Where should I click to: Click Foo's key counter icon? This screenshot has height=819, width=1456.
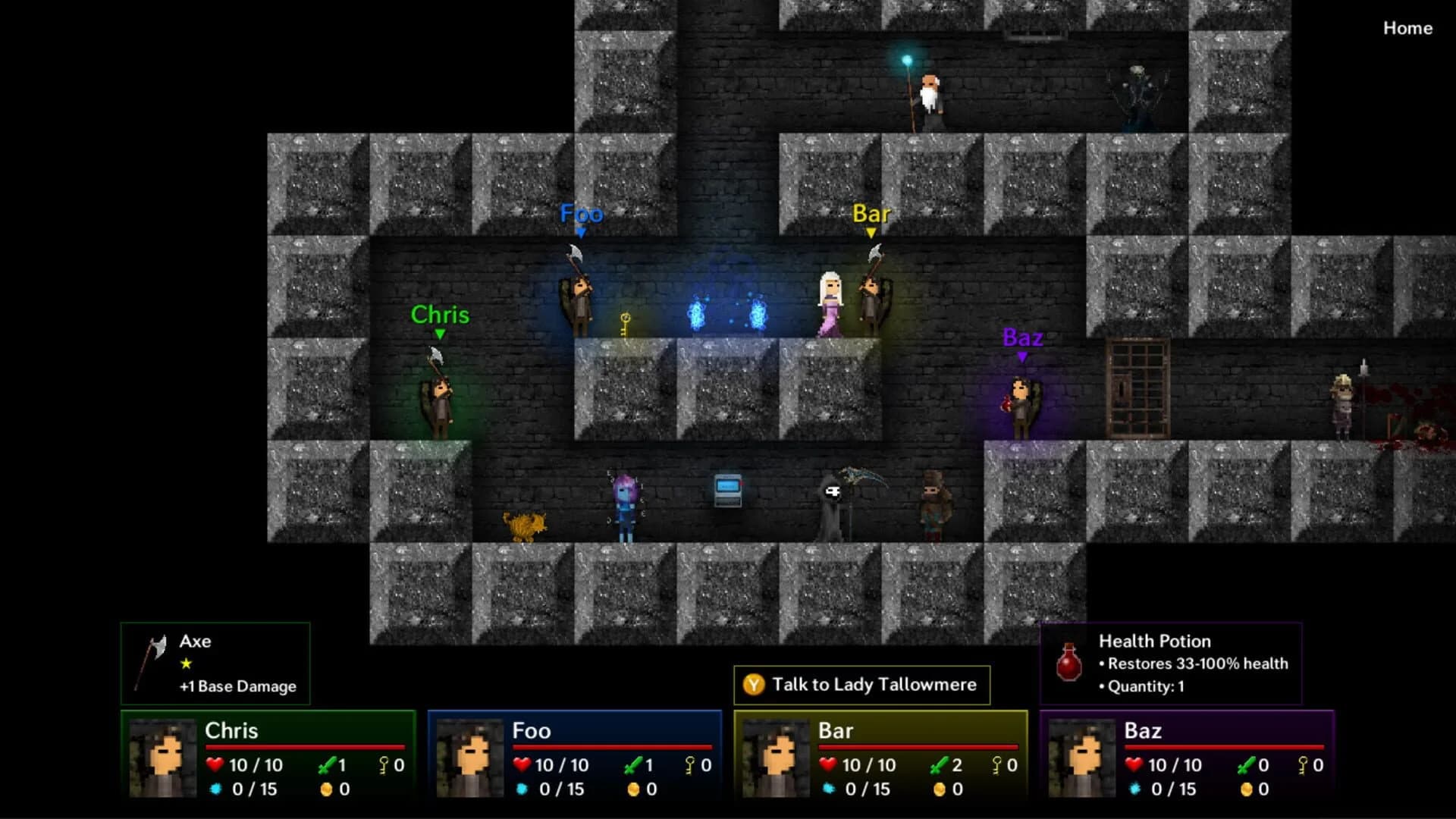click(692, 765)
